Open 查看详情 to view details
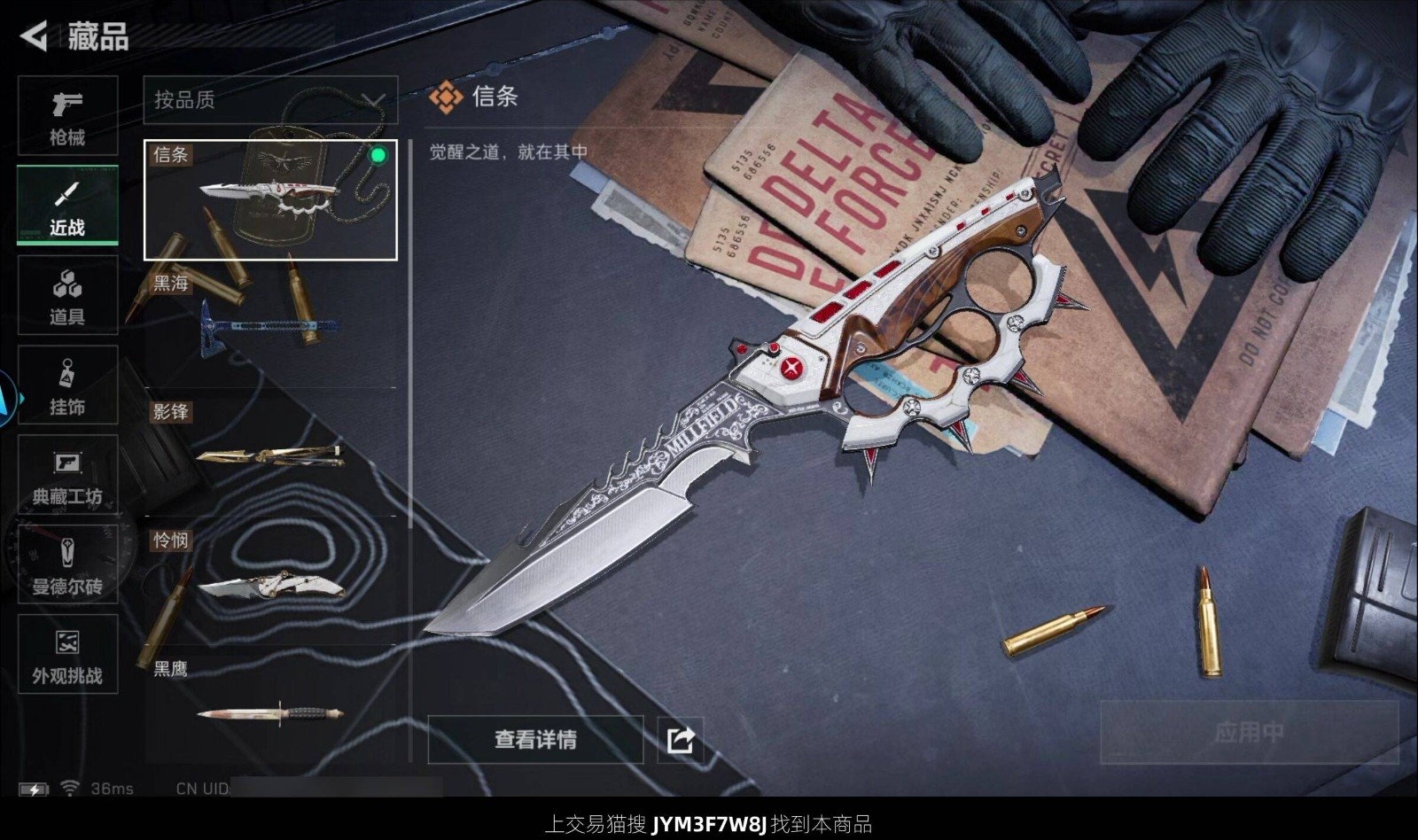The height and width of the screenshot is (840, 1418). (x=535, y=739)
